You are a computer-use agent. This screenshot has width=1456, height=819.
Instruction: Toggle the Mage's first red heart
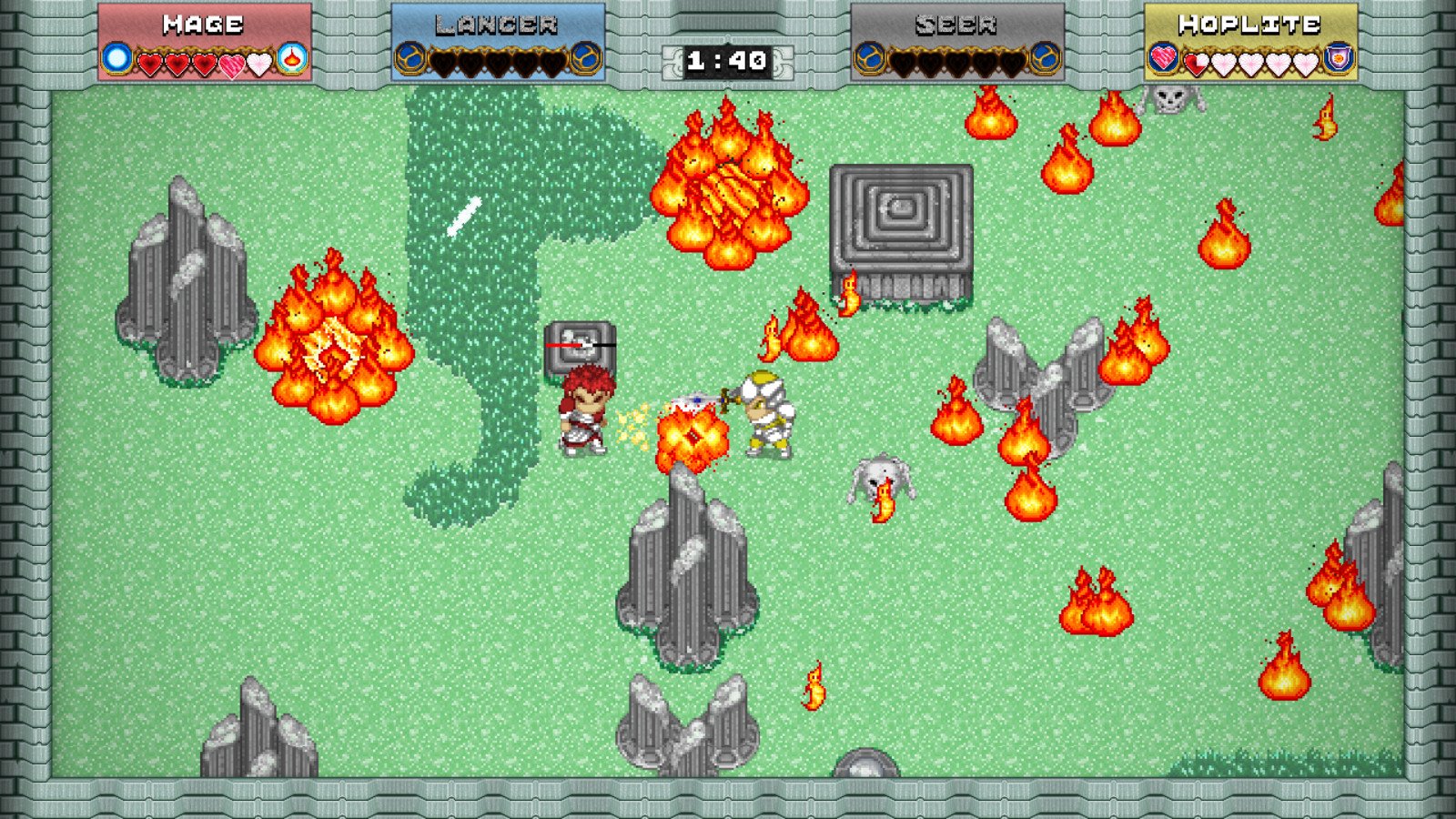(x=150, y=63)
